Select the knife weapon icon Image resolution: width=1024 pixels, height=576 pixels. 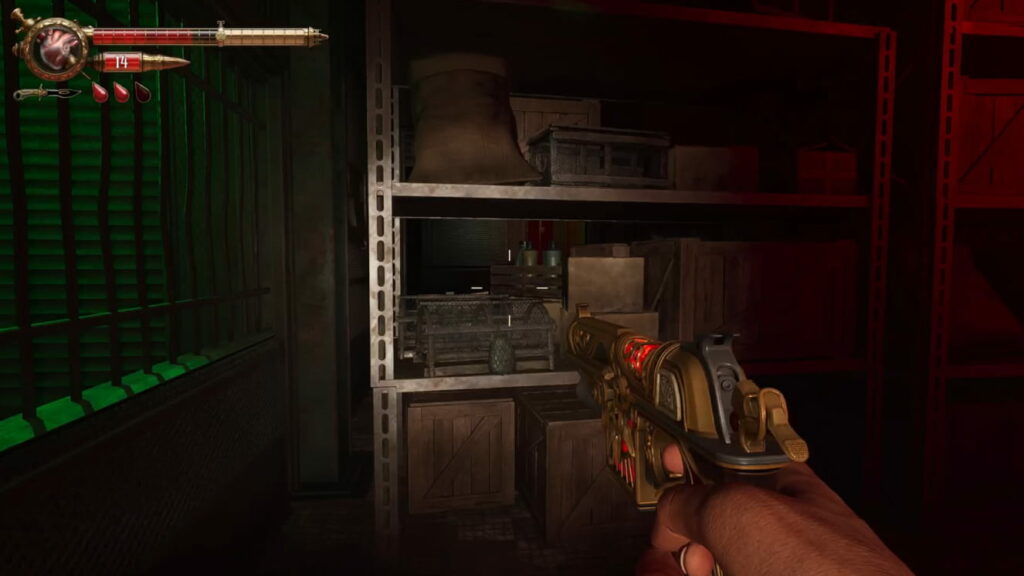click(46, 93)
